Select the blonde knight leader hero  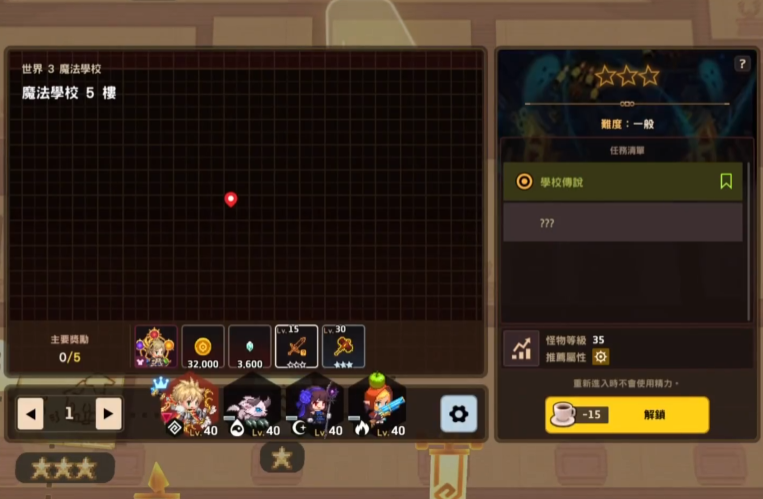click(x=189, y=407)
